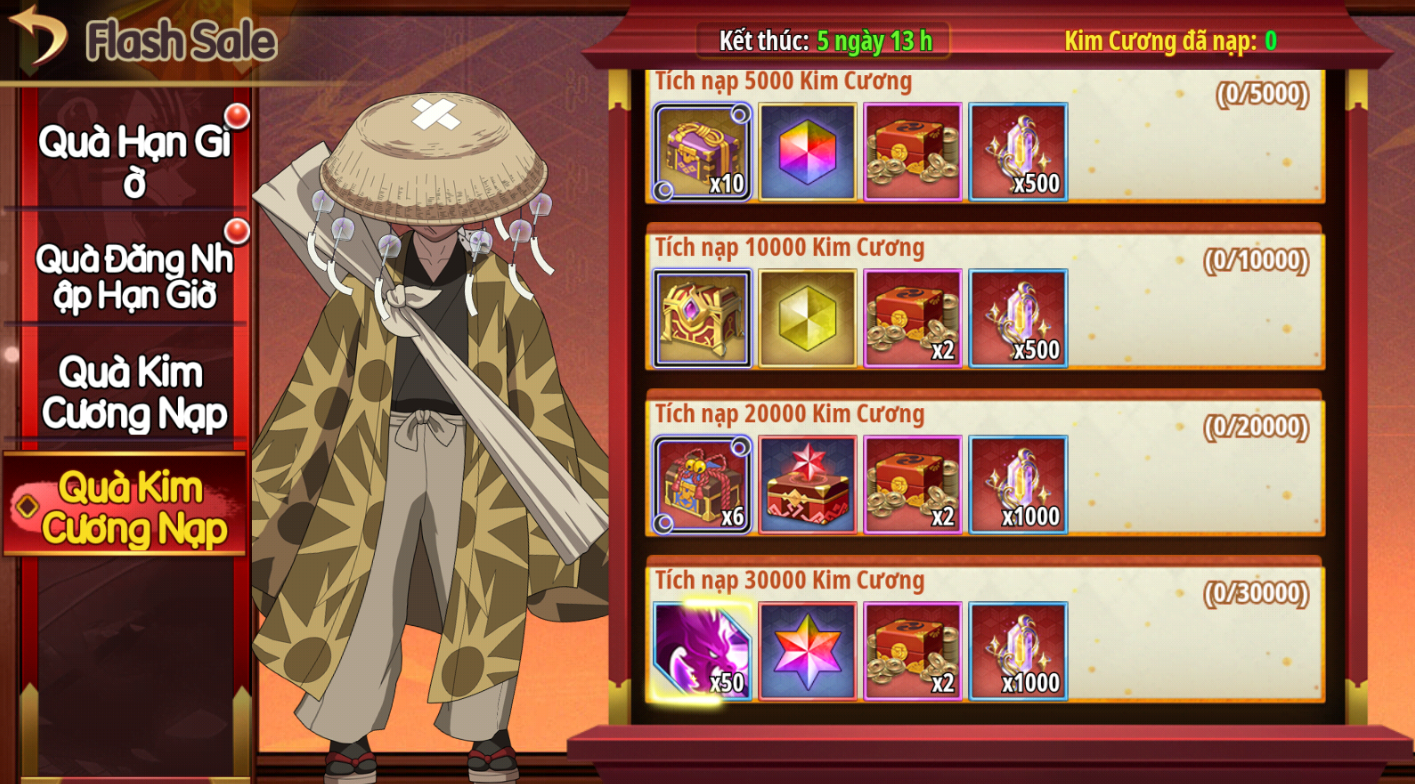View the red star-topped box reward
Screen dimensions: 1415x784
point(807,485)
